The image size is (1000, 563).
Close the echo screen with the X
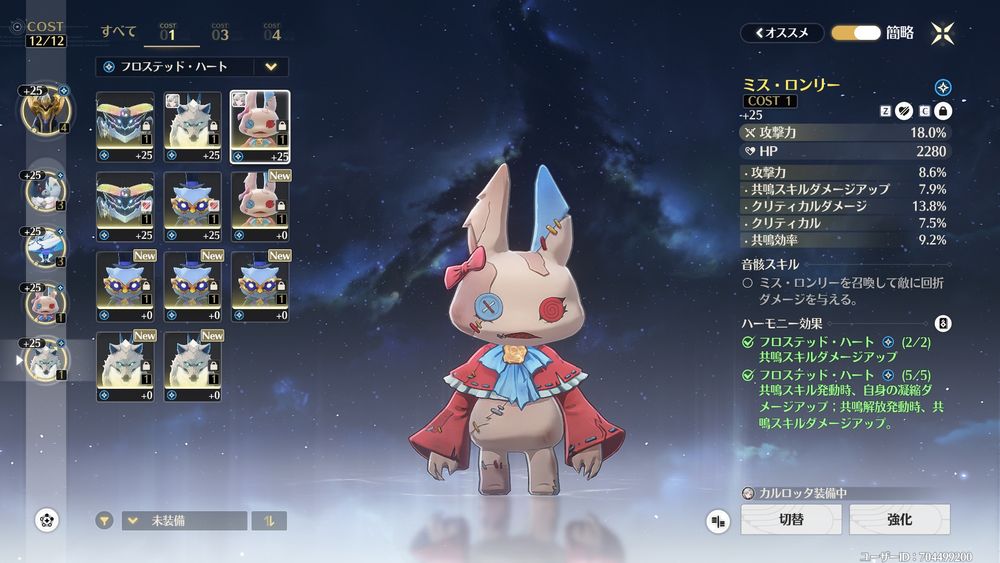pos(942,32)
